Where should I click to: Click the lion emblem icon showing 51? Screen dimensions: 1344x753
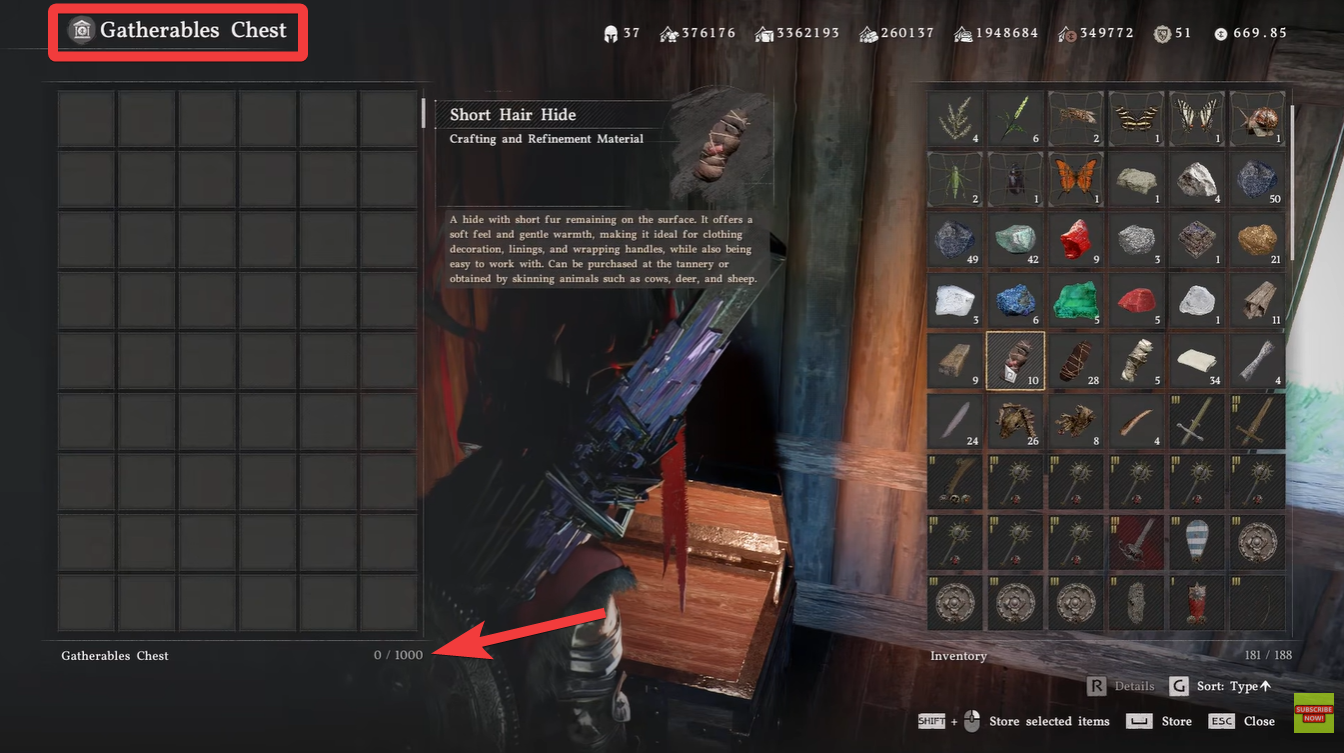[x=1161, y=32]
